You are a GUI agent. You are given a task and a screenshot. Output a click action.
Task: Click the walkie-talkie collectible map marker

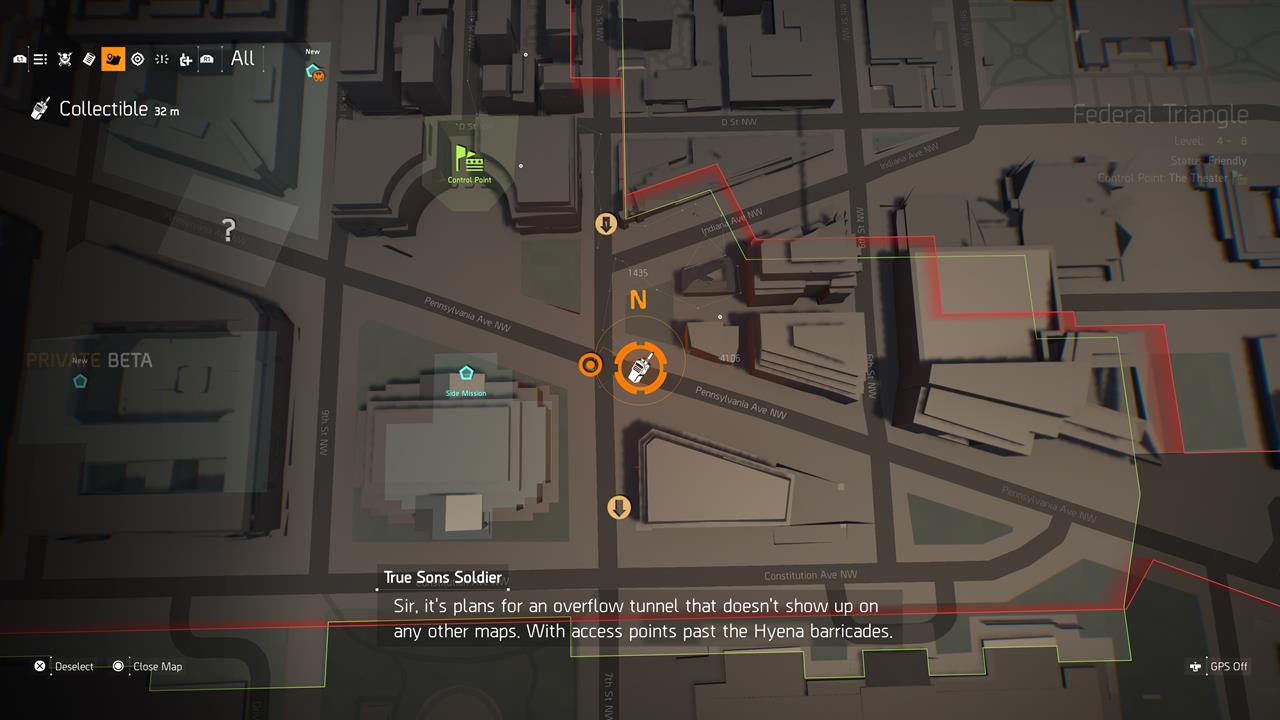click(x=636, y=366)
